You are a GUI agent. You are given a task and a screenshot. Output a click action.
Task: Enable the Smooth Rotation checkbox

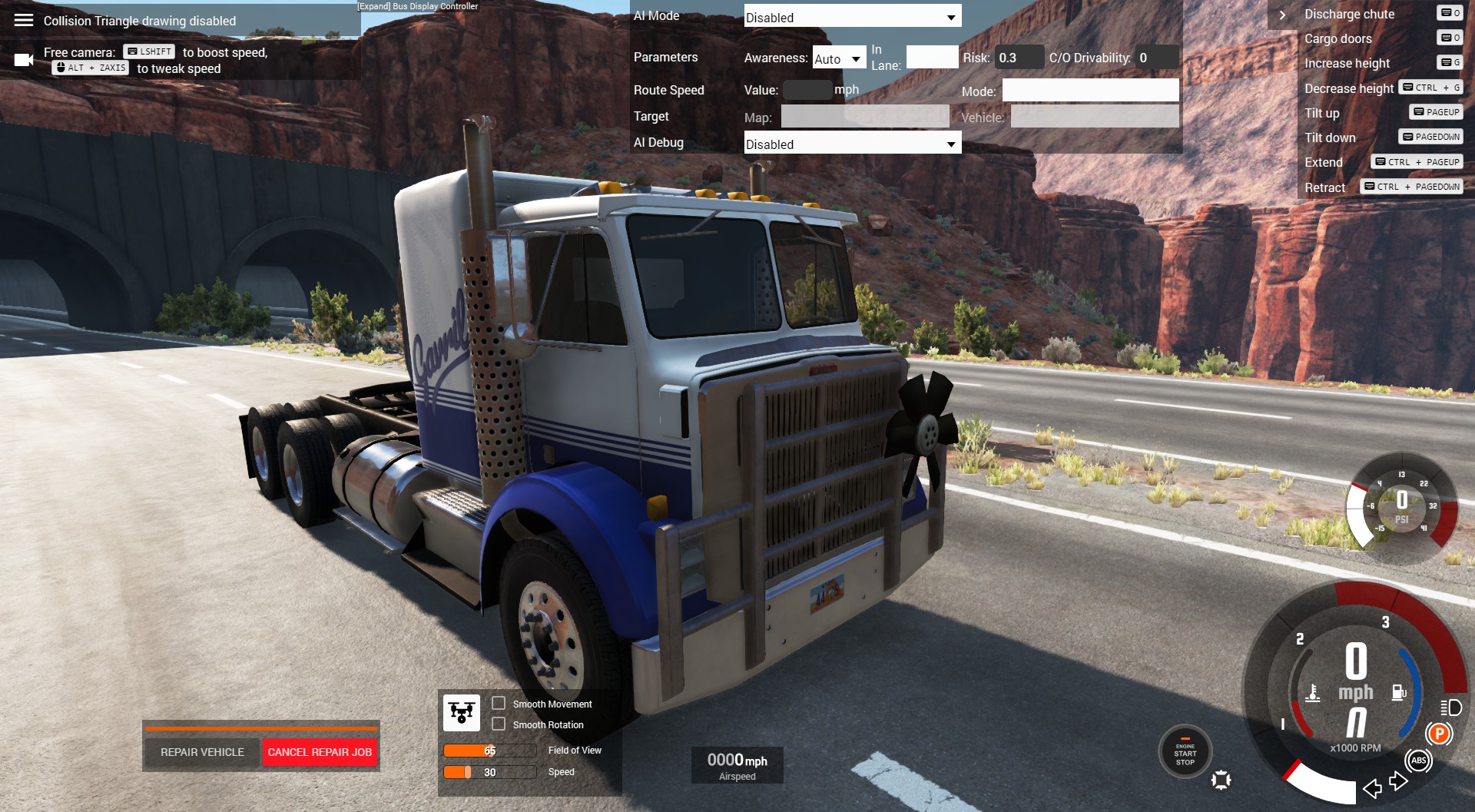coord(499,724)
